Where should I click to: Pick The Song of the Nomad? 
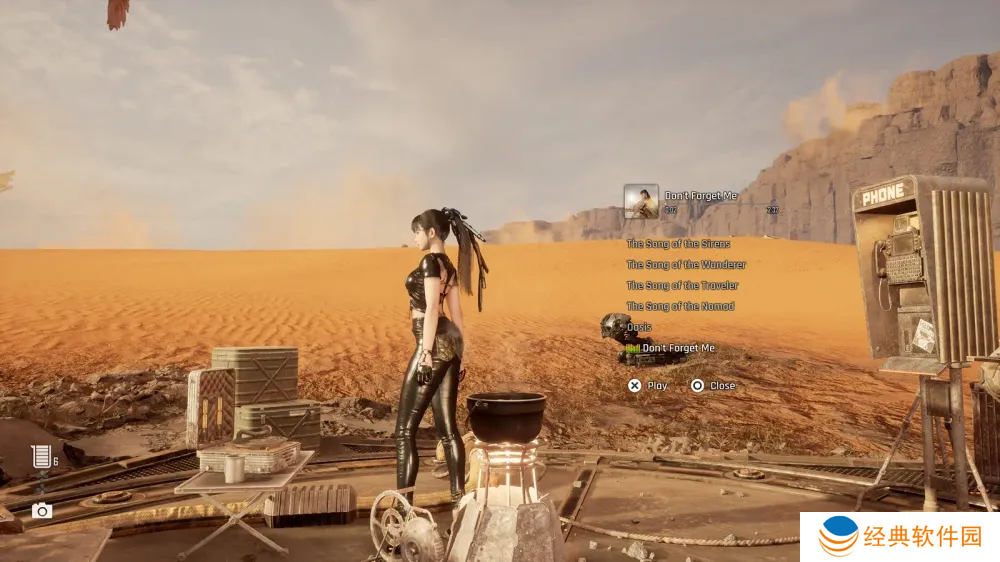pos(680,307)
